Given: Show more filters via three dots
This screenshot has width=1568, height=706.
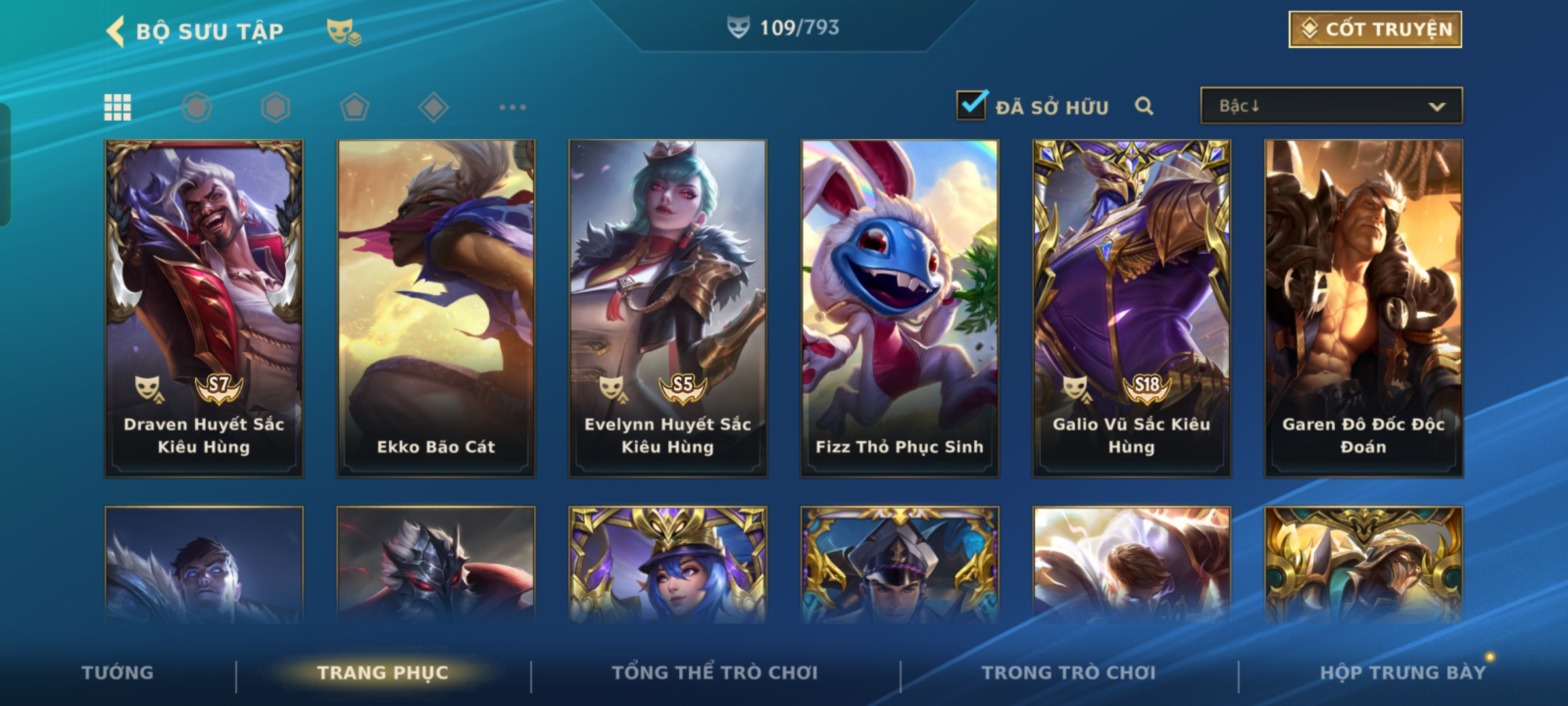Looking at the screenshot, I should point(512,107).
